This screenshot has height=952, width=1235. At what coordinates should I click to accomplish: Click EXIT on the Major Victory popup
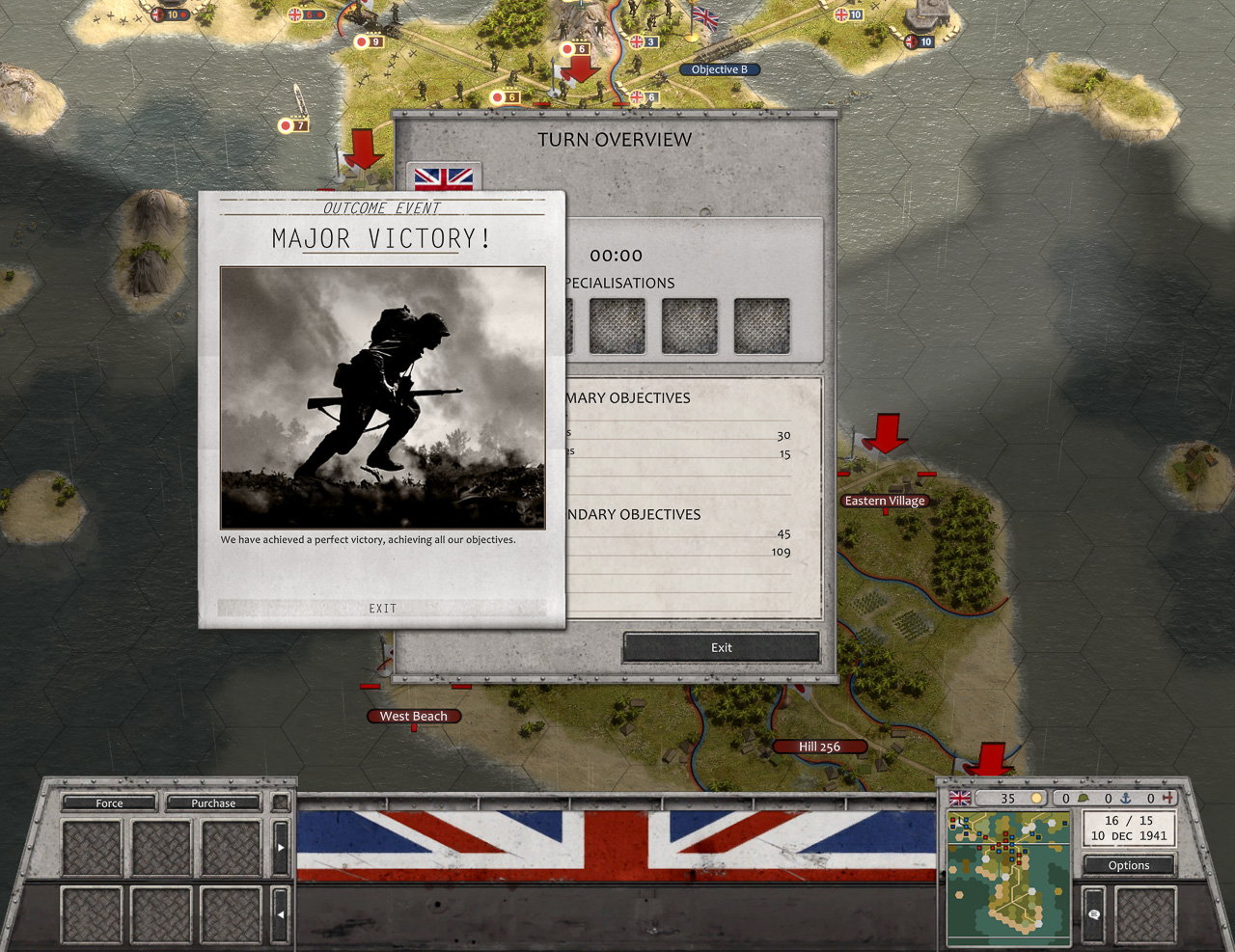[x=382, y=608]
